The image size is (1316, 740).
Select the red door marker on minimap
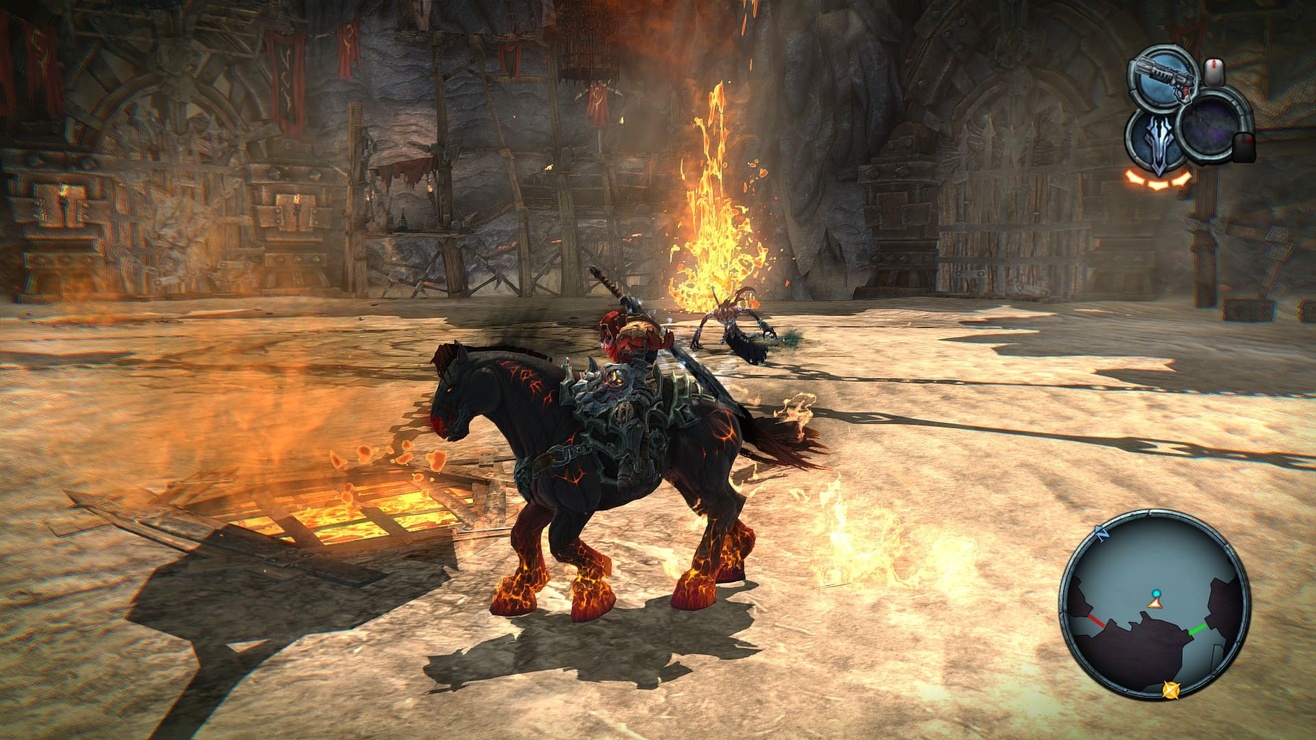coord(1096,620)
